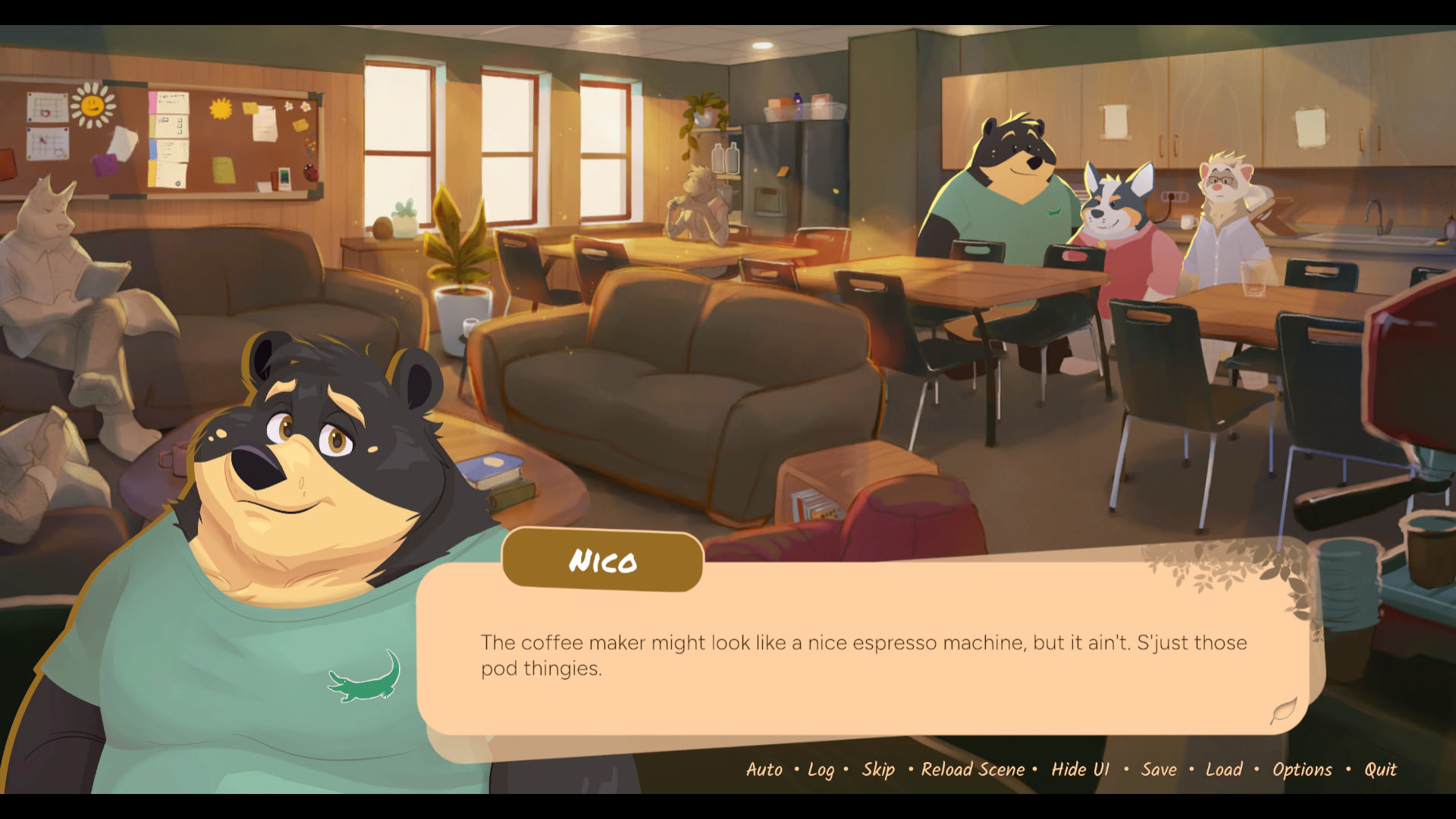This screenshot has height=819, width=1456.
Task: Open the Options menu
Action: coord(1302,770)
